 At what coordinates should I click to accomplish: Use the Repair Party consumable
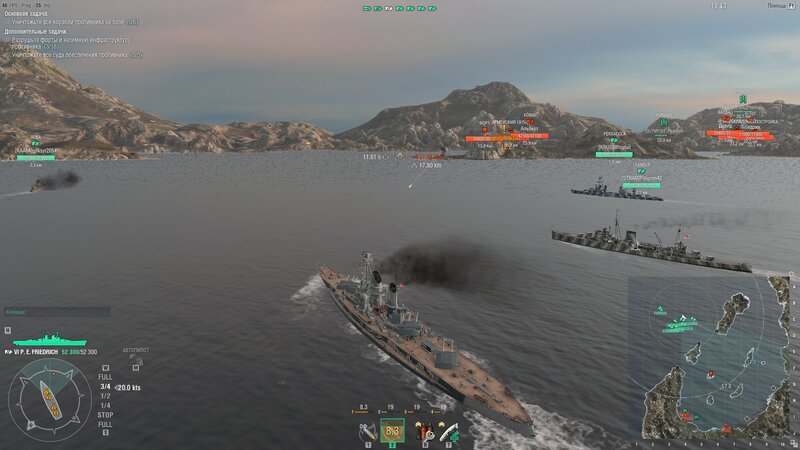[x=452, y=430]
